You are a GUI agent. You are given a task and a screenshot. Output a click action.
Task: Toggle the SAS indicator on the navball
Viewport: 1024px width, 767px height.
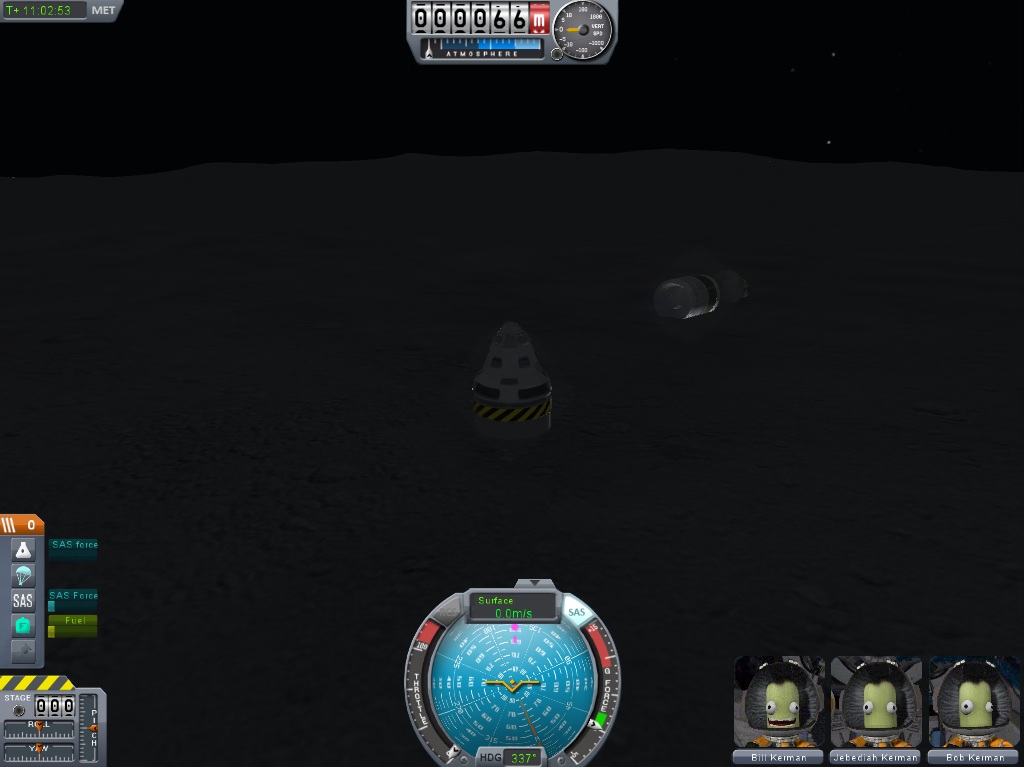[x=576, y=611]
